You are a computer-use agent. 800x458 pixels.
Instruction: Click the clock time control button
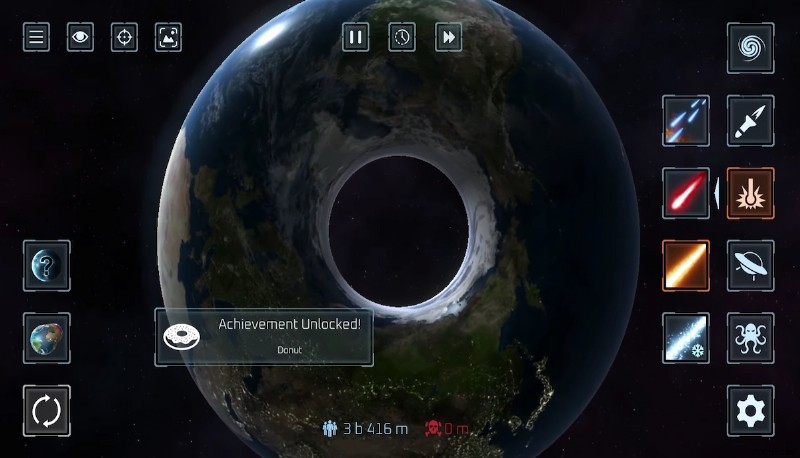(402, 38)
